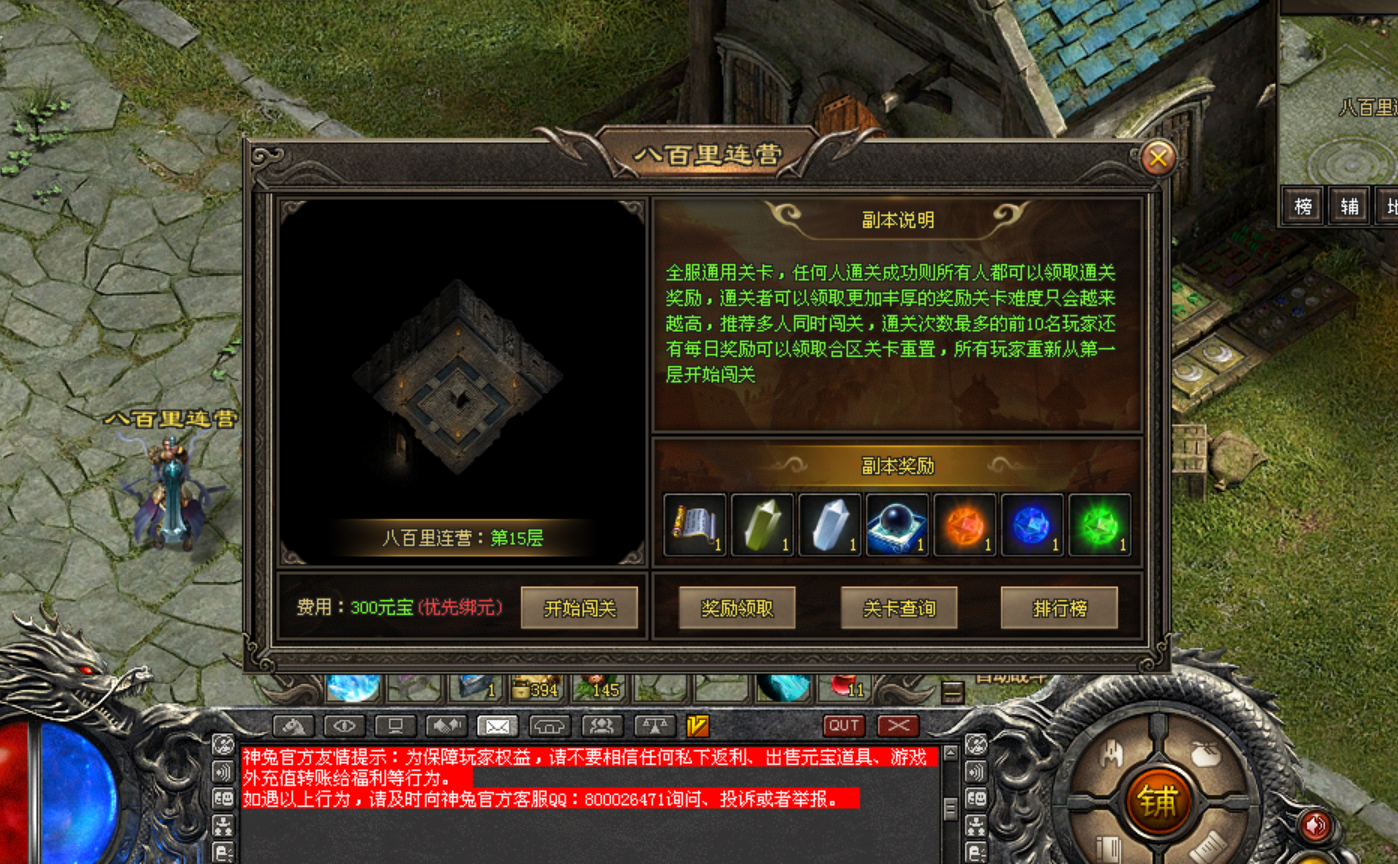Viewport: 1398px width, 864px height.
Task: Select the scroll reward item
Action: tap(695, 525)
